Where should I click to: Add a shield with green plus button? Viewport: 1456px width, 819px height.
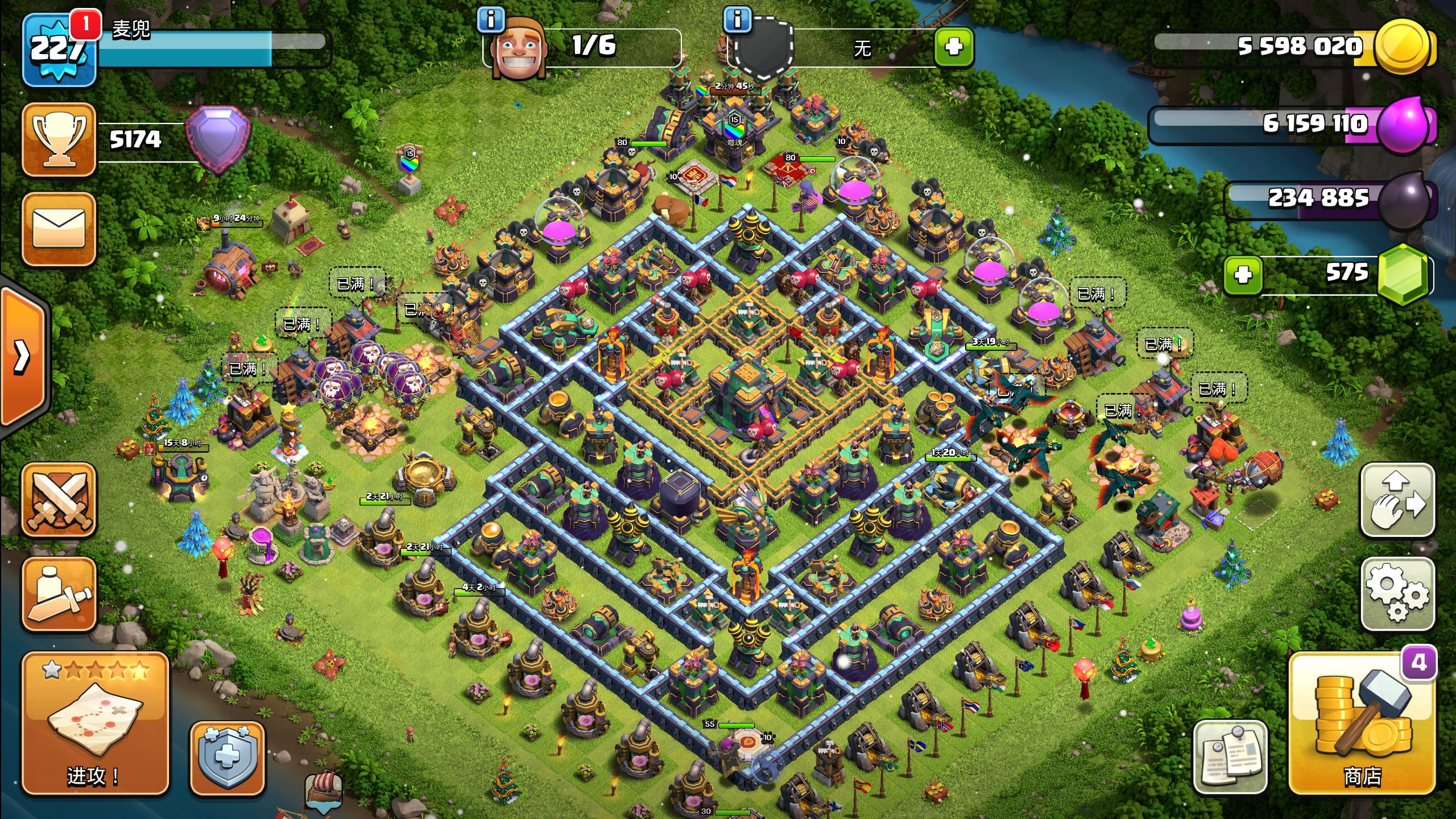pos(954,47)
